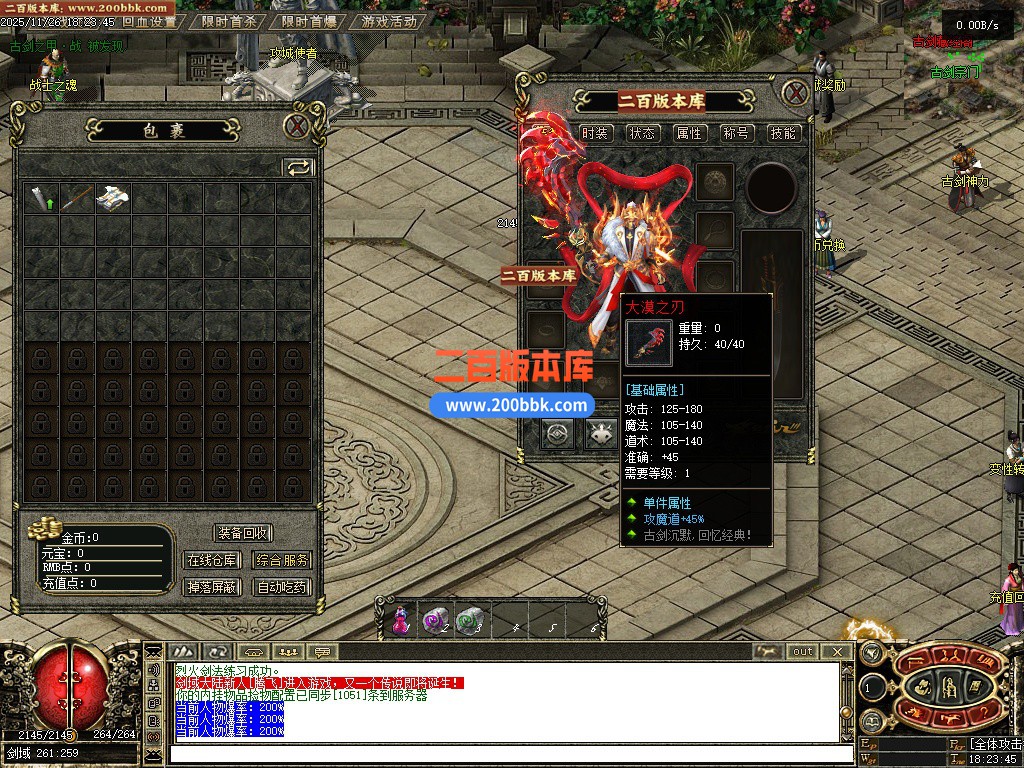The width and height of the screenshot is (1024, 768).
Task: Close the 包裹 bag window
Action: [296, 127]
